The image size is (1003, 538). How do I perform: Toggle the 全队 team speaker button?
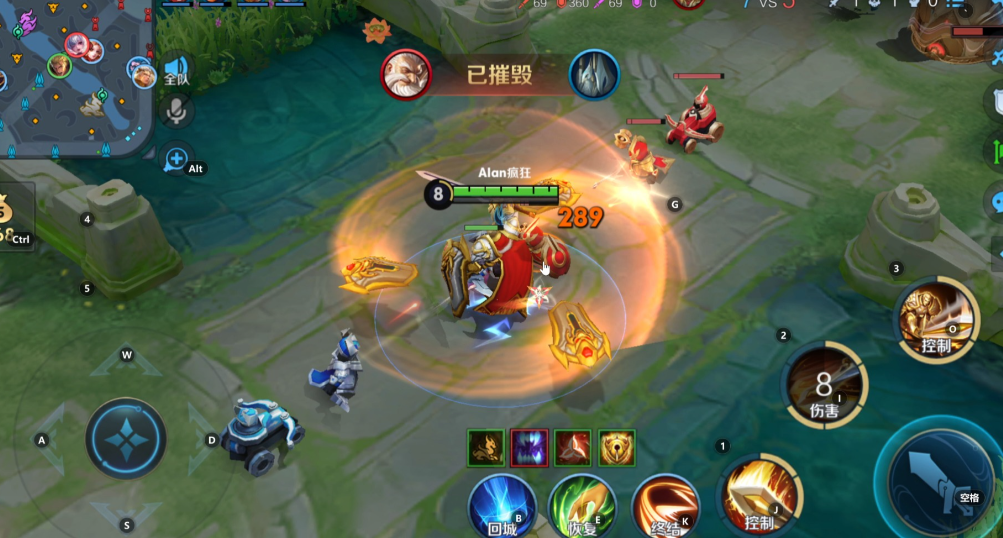[x=176, y=70]
